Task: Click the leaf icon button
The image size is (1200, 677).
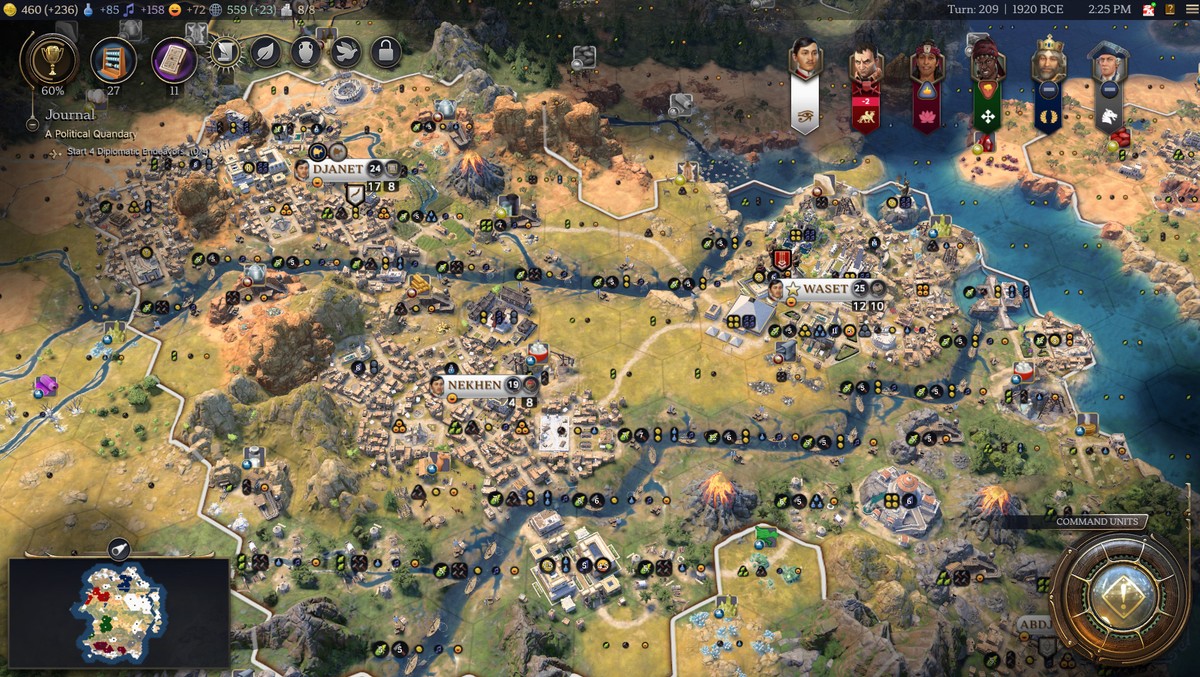Action: [265, 51]
